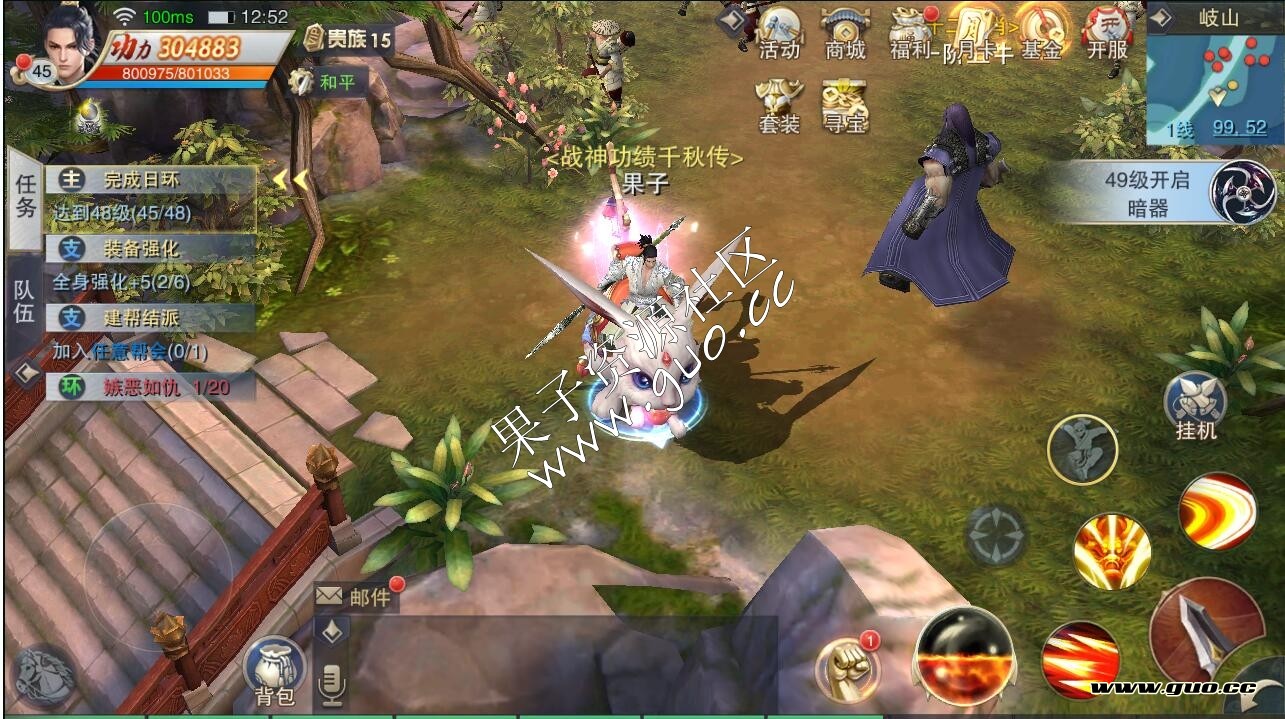Open the 基金 fund menu
The image size is (1285, 719).
click(x=1041, y=31)
